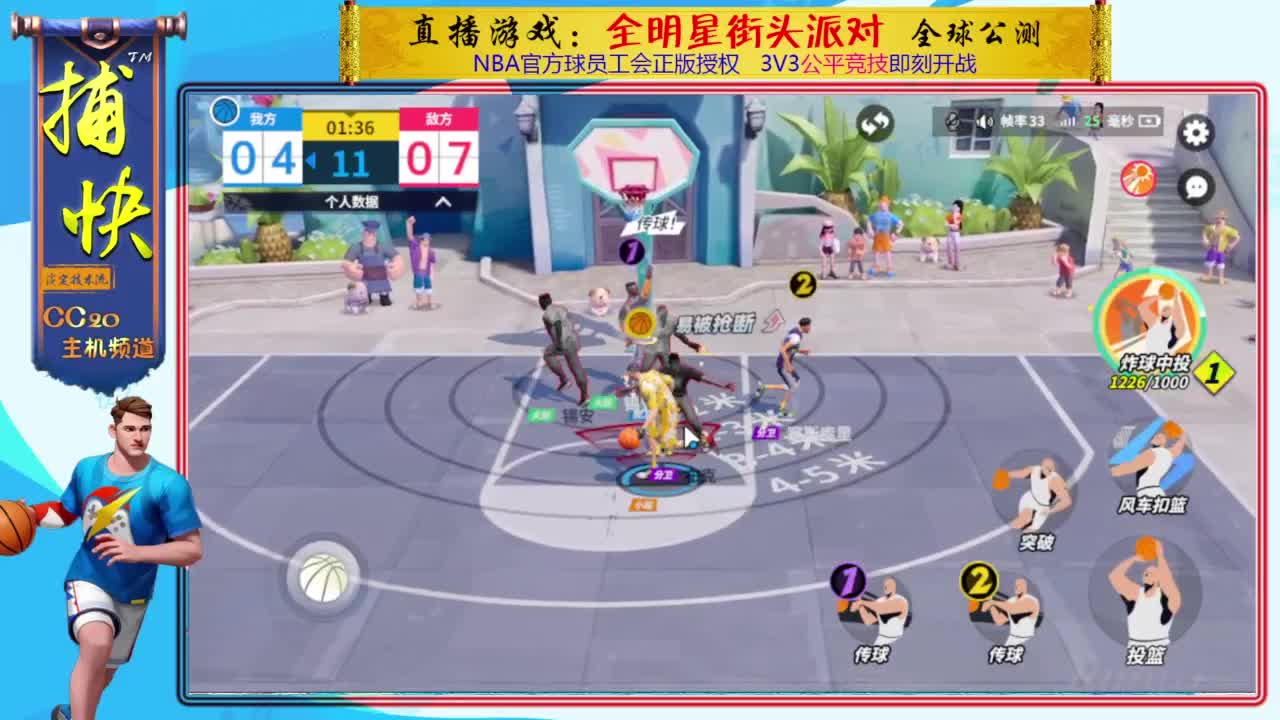Click the battery indicator in the status bar
Image resolution: width=1280 pixels, height=720 pixels.
[1149, 121]
